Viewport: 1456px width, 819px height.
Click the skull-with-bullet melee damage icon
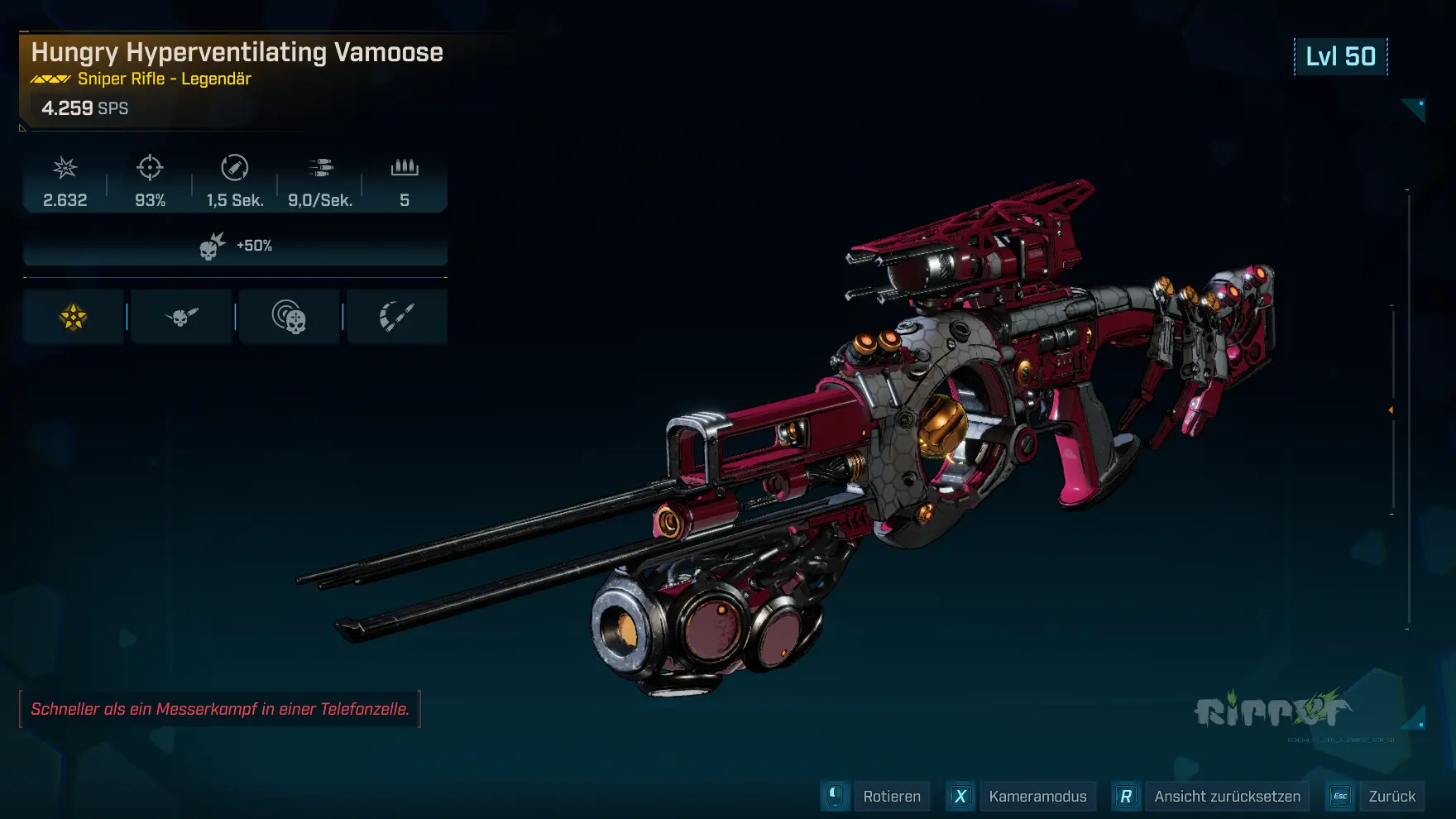(181, 315)
